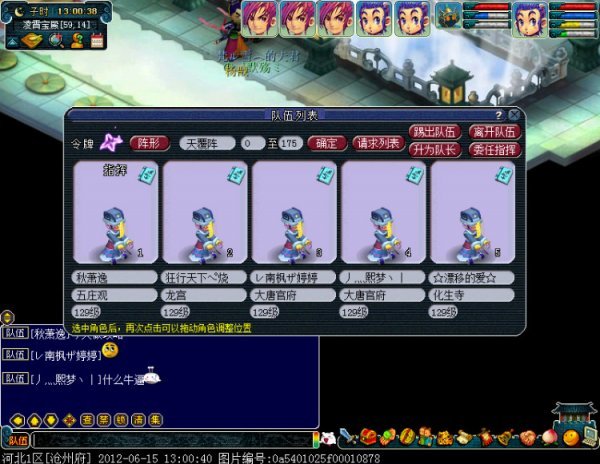Close the 队伍列表 team list window
Screen dimensions: 600x464
[x=514, y=115]
